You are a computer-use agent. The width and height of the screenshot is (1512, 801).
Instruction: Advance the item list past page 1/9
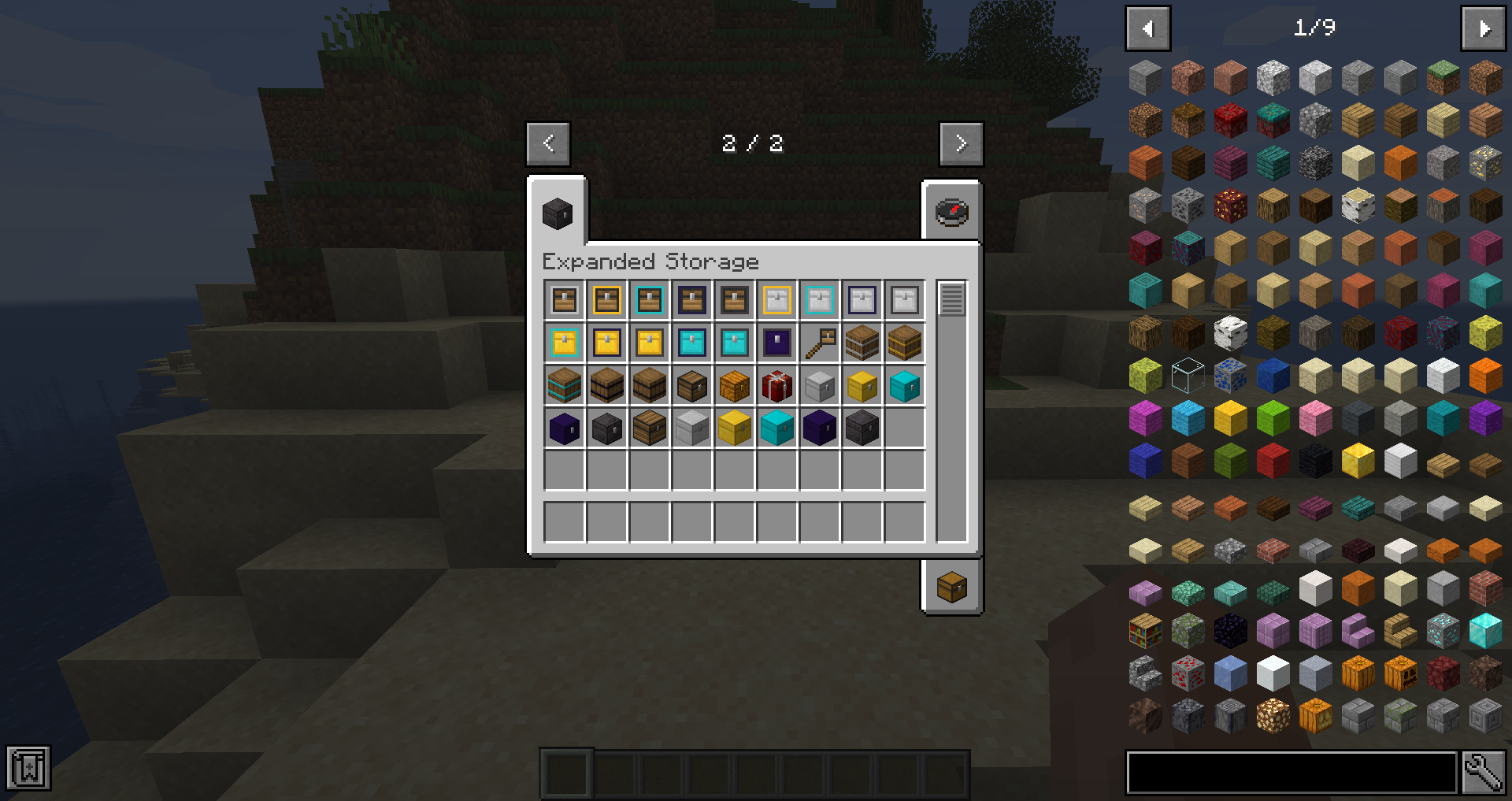tap(1483, 28)
